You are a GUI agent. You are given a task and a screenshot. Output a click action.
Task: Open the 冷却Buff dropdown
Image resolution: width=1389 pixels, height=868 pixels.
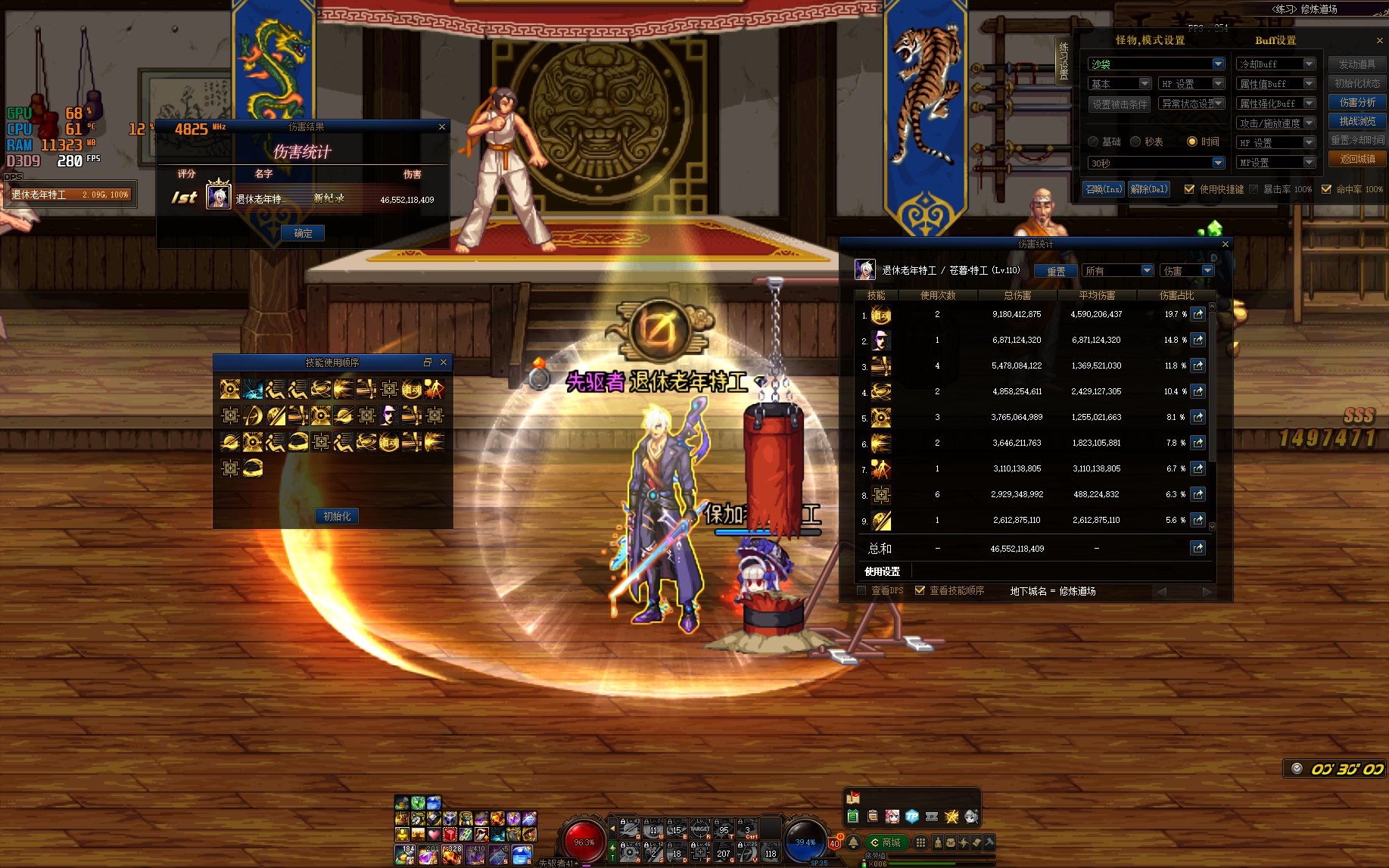click(x=1309, y=64)
